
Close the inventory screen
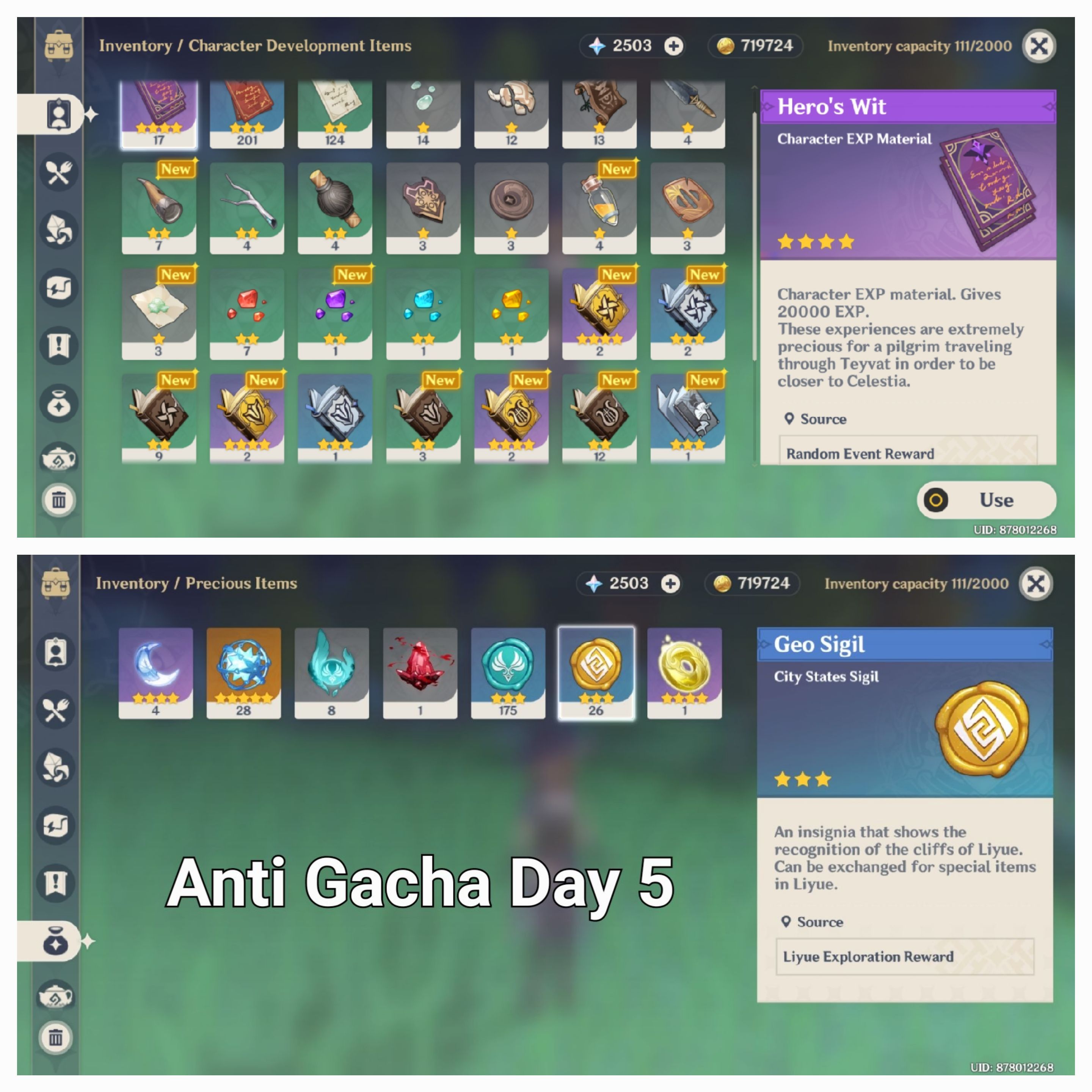tap(1039, 46)
